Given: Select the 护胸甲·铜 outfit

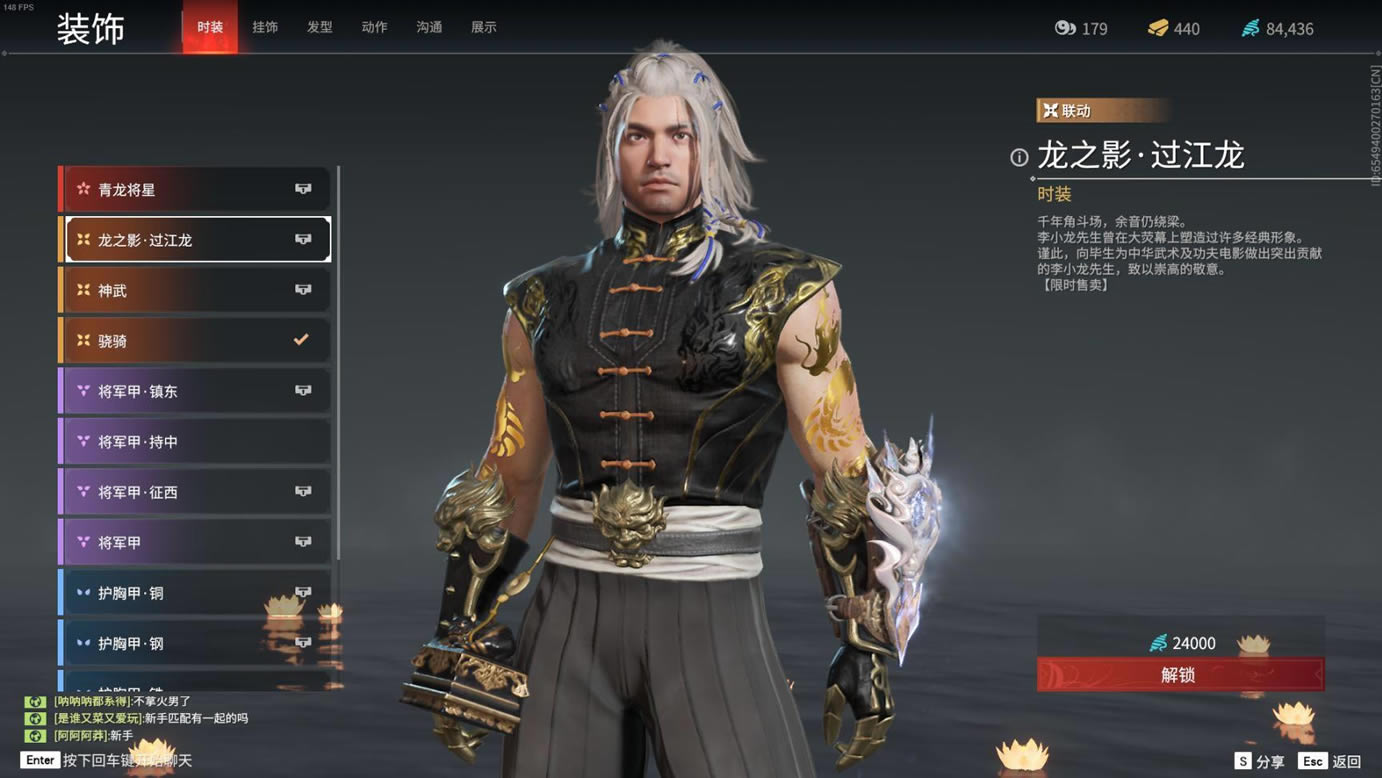Looking at the screenshot, I should [x=196, y=593].
